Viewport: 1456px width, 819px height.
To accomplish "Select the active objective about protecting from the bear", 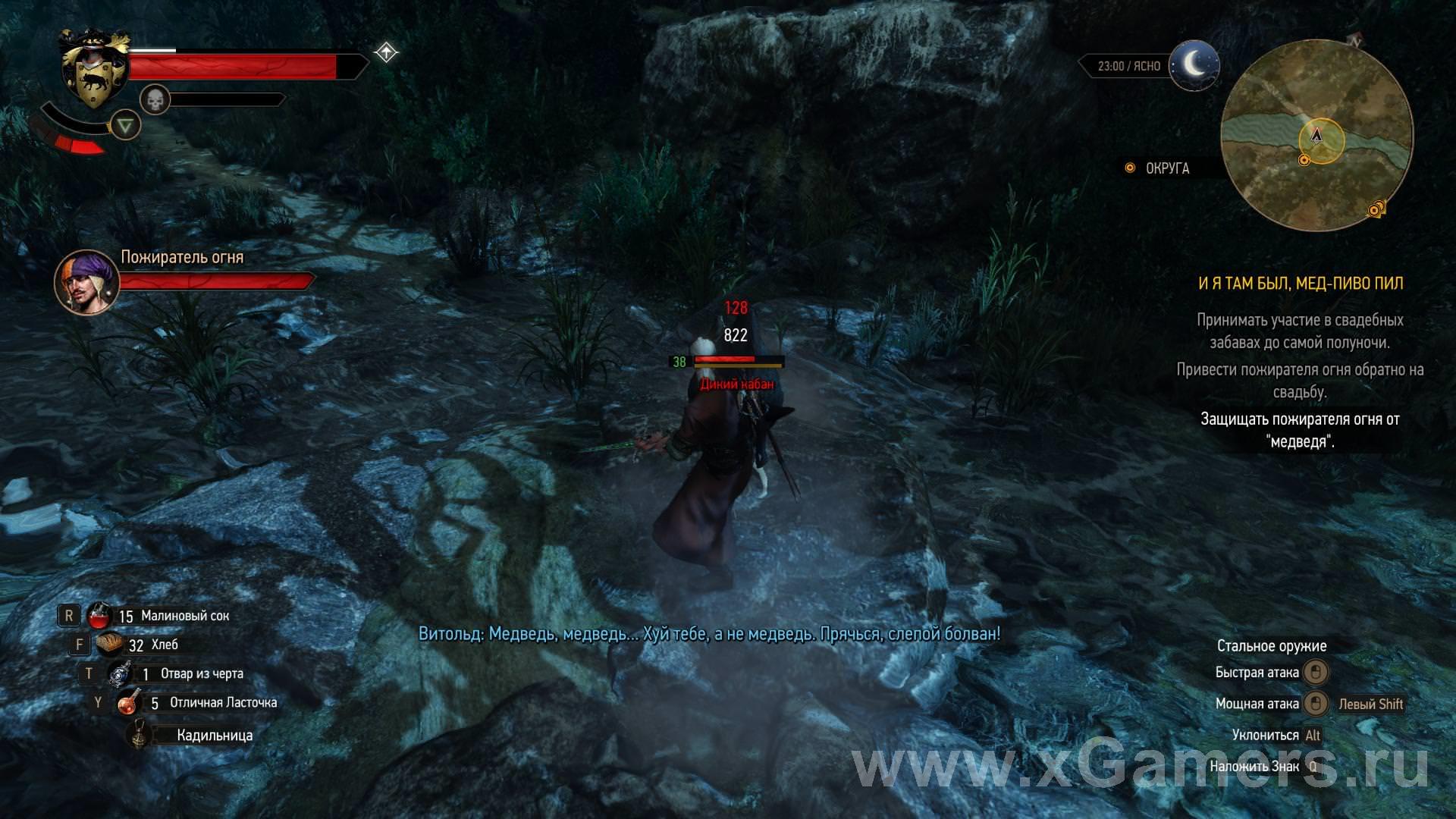I will (x=1300, y=430).
